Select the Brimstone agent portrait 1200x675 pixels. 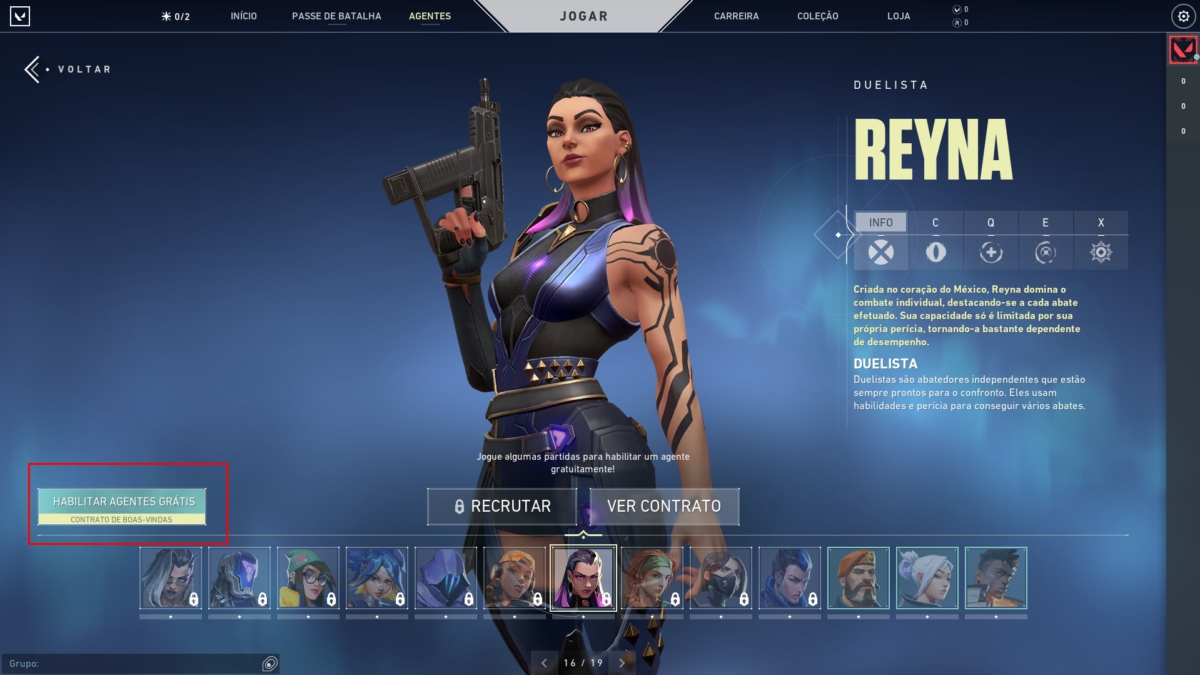click(858, 577)
